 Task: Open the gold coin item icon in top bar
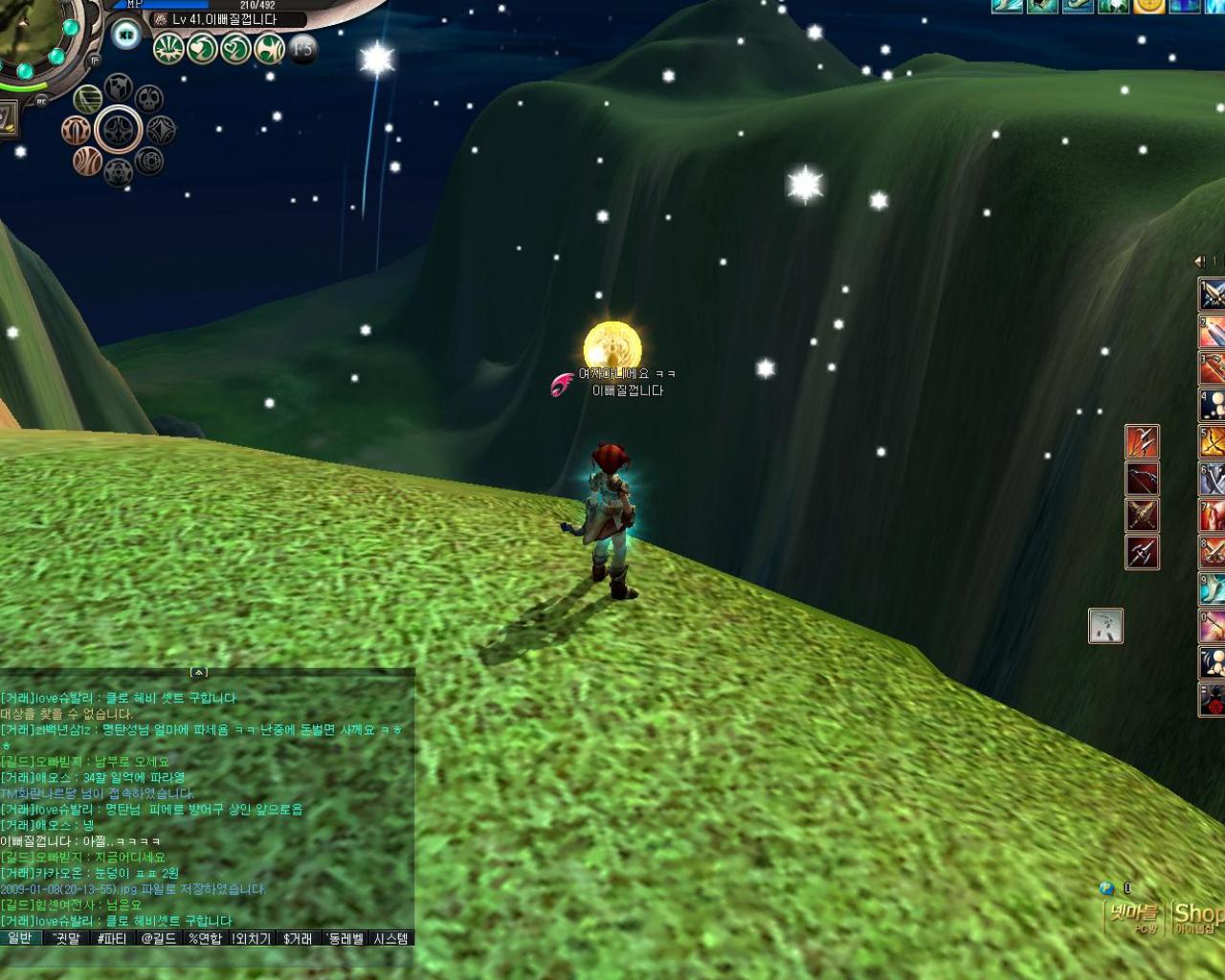[1148, 8]
